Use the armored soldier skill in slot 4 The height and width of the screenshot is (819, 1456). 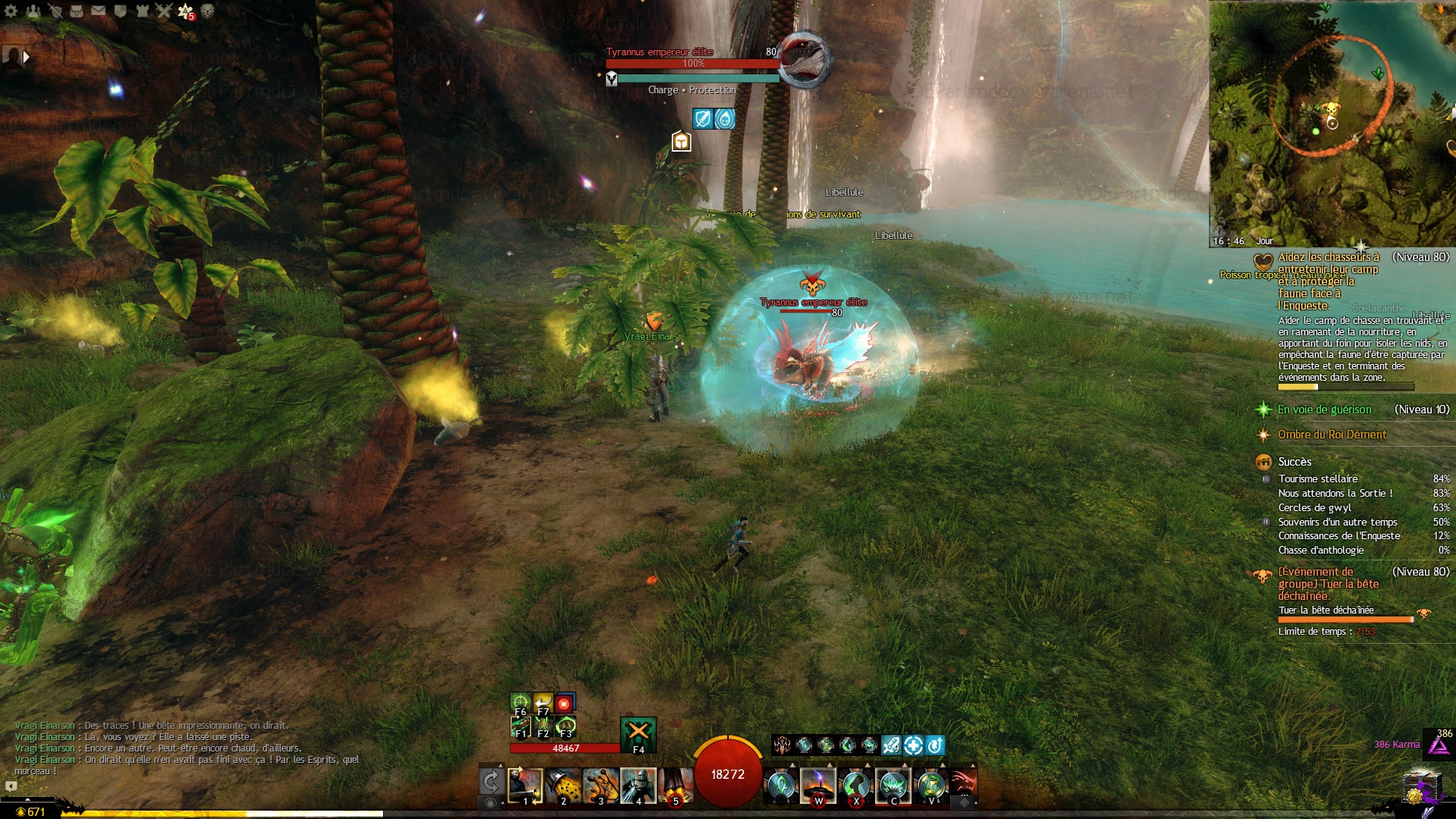click(x=638, y=786)
